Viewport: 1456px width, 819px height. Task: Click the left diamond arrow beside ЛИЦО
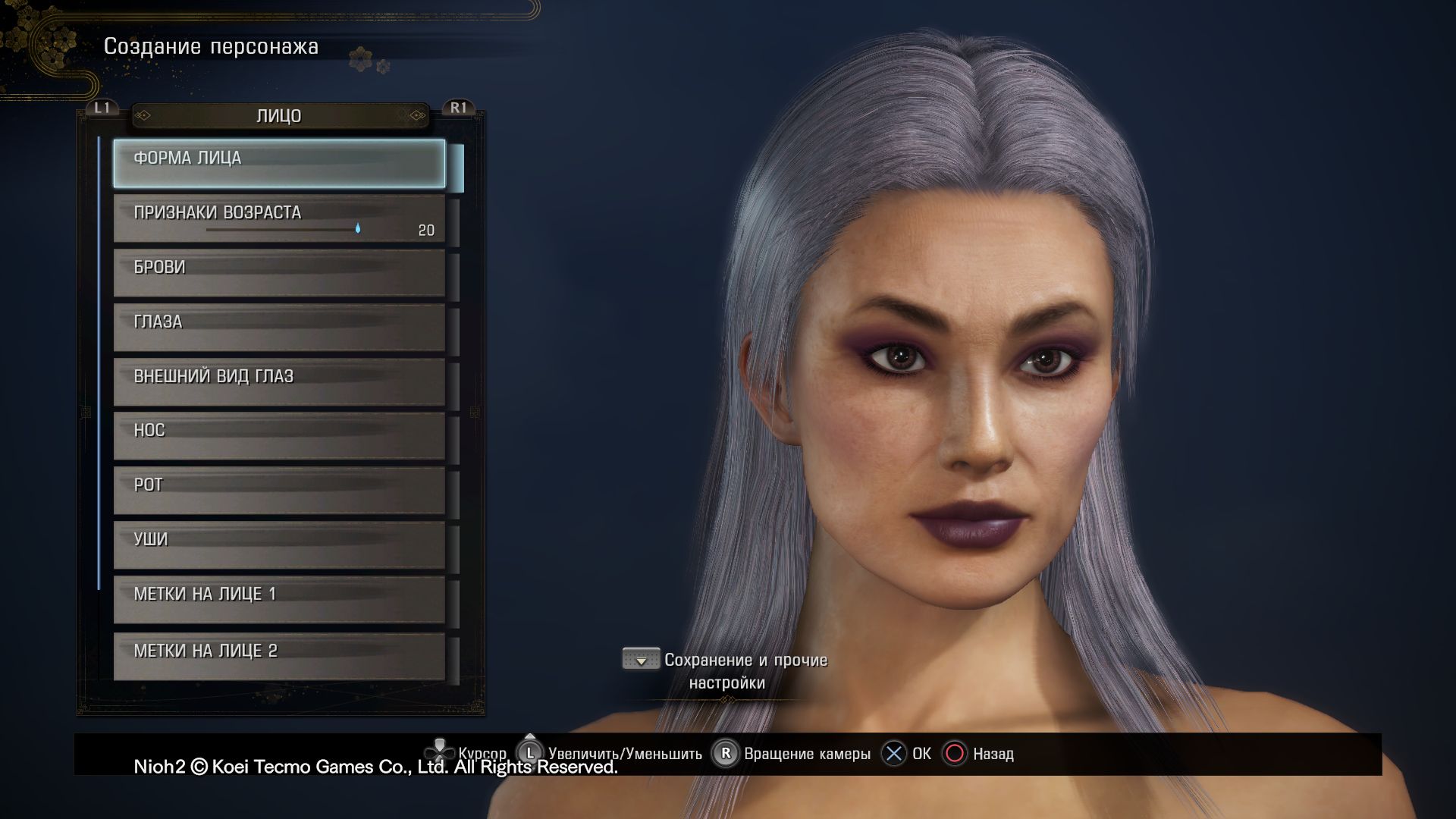[144, 116]
